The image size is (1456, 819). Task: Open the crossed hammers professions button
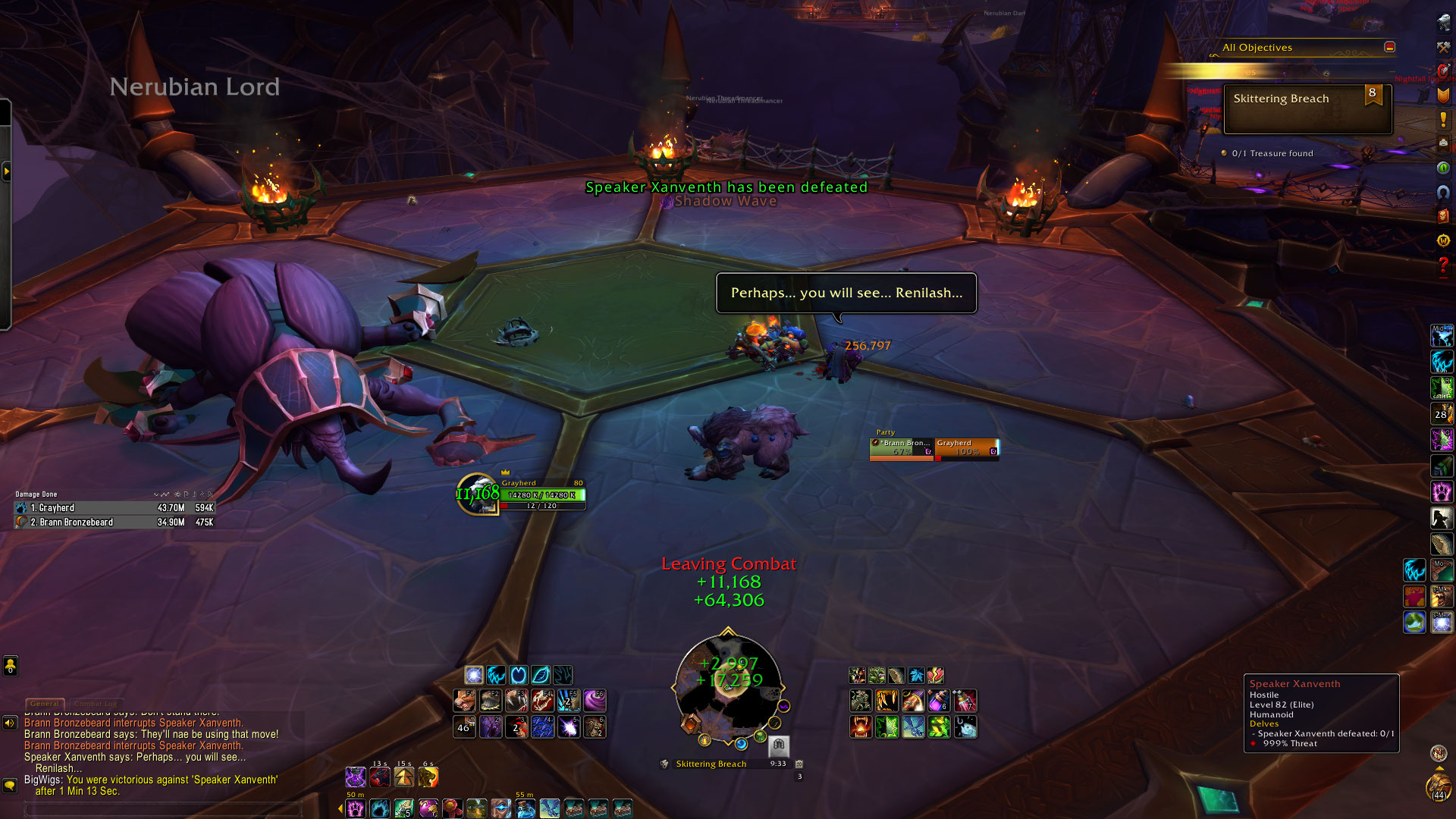click(x=1443, y=48)
